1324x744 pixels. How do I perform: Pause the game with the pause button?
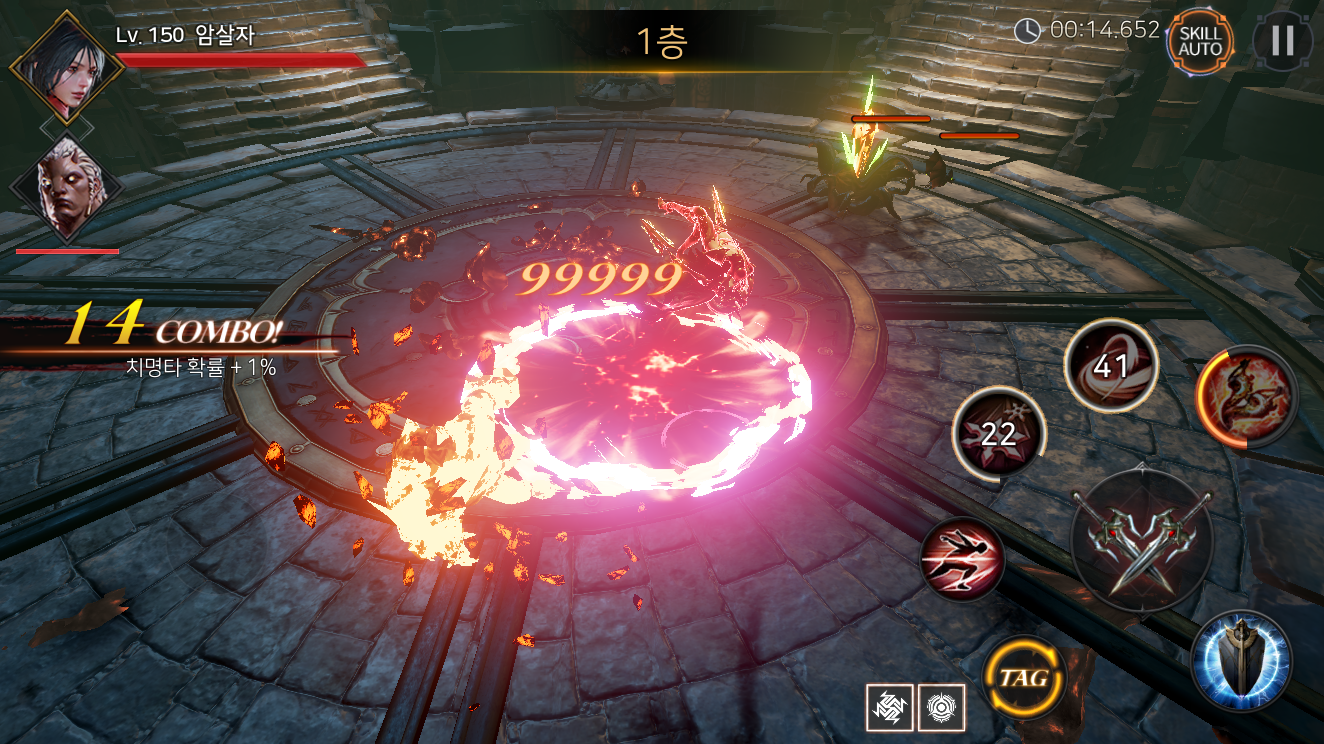click(1282, 41)
